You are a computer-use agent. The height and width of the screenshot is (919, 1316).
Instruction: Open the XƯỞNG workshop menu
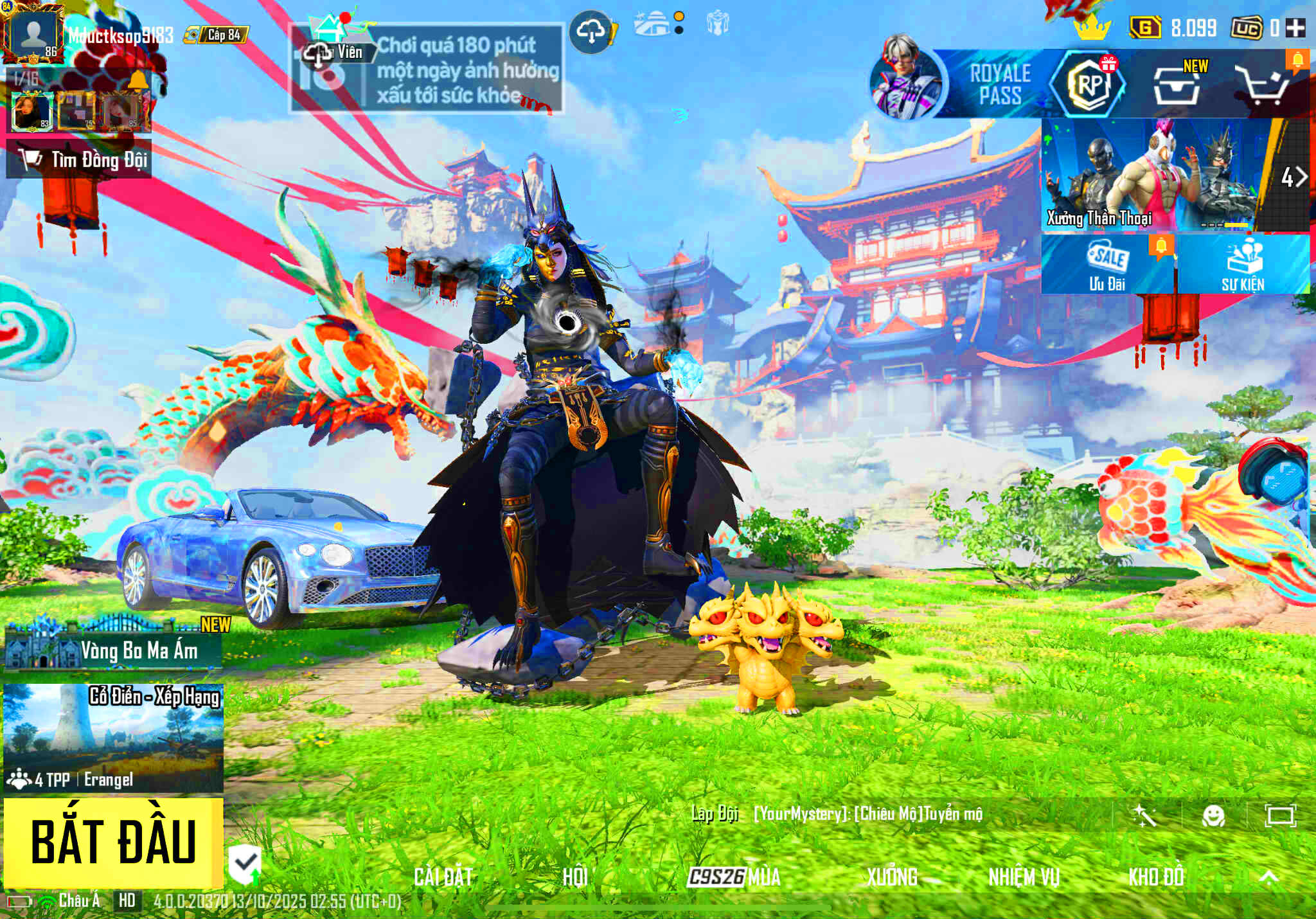892,877
